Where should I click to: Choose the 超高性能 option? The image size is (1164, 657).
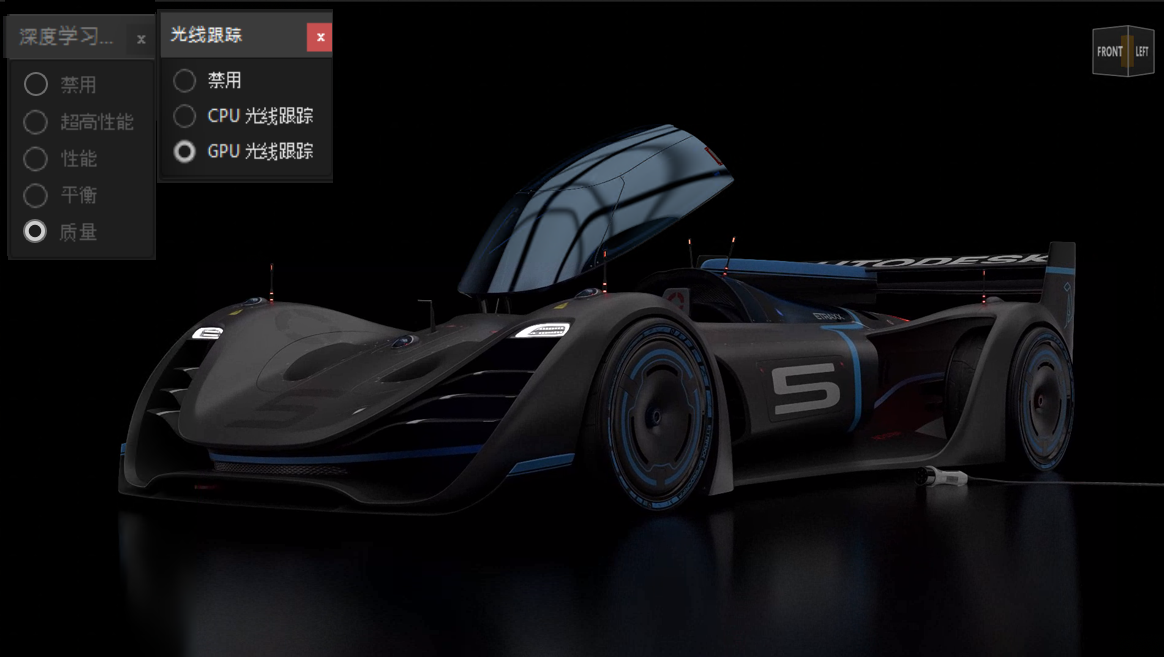(36, 122)
